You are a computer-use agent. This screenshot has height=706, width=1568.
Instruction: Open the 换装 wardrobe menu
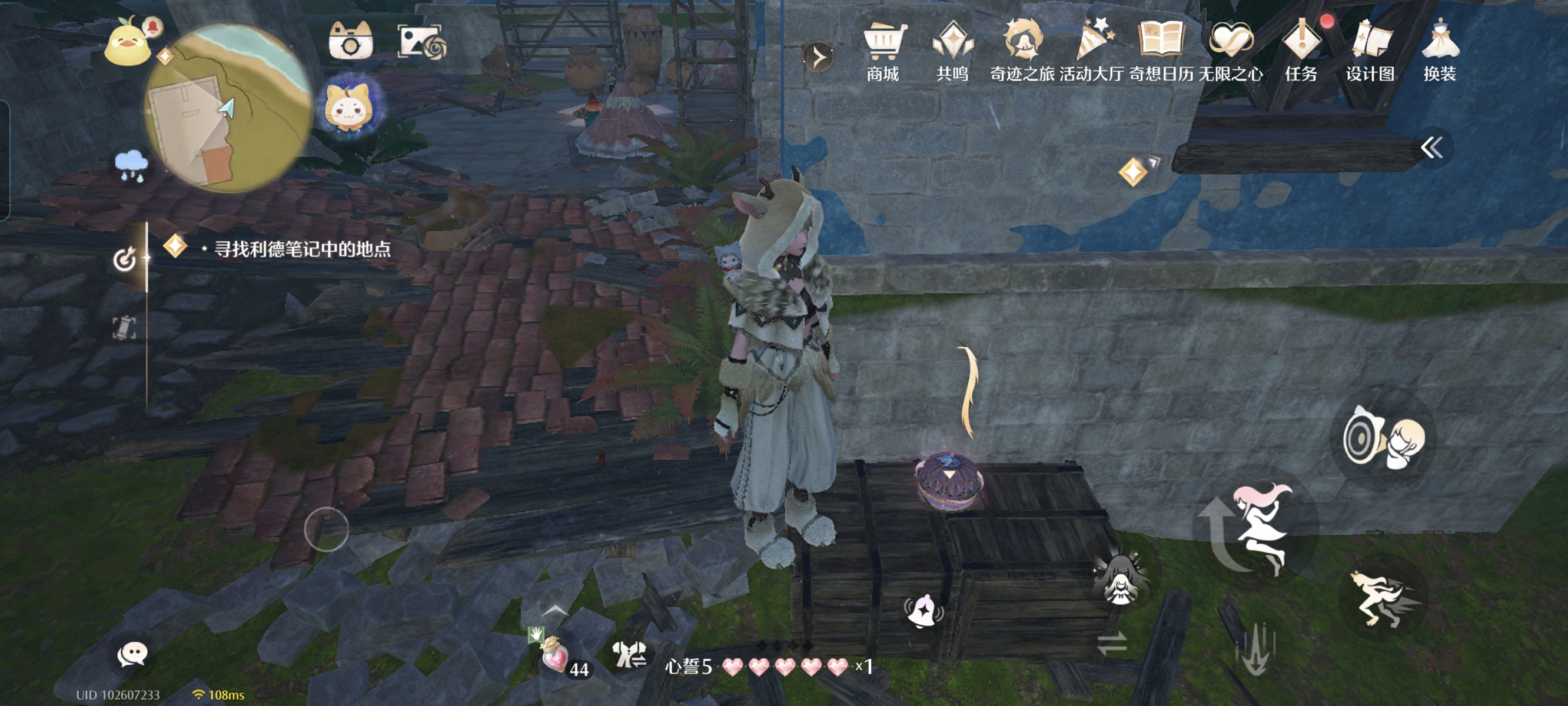[1440, 52]
